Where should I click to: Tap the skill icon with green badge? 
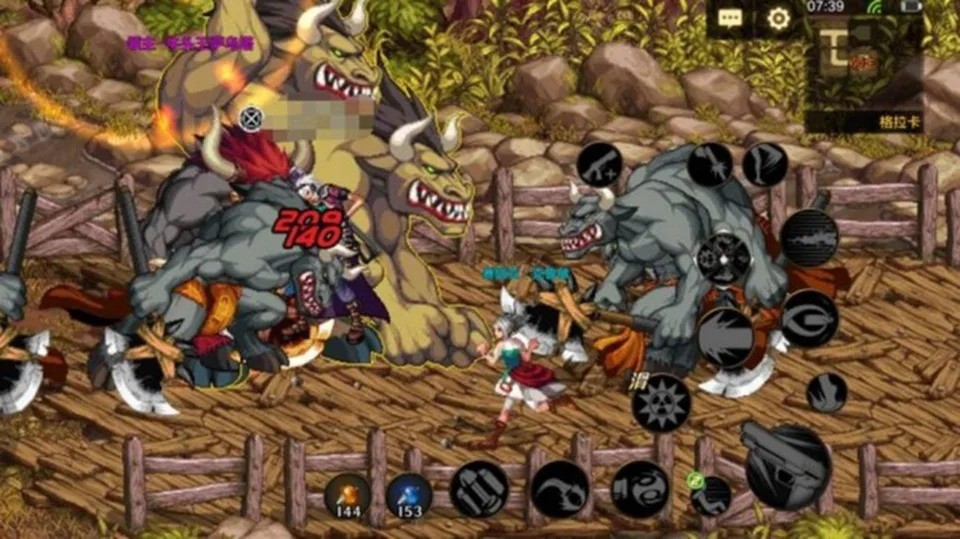point(711,495)
